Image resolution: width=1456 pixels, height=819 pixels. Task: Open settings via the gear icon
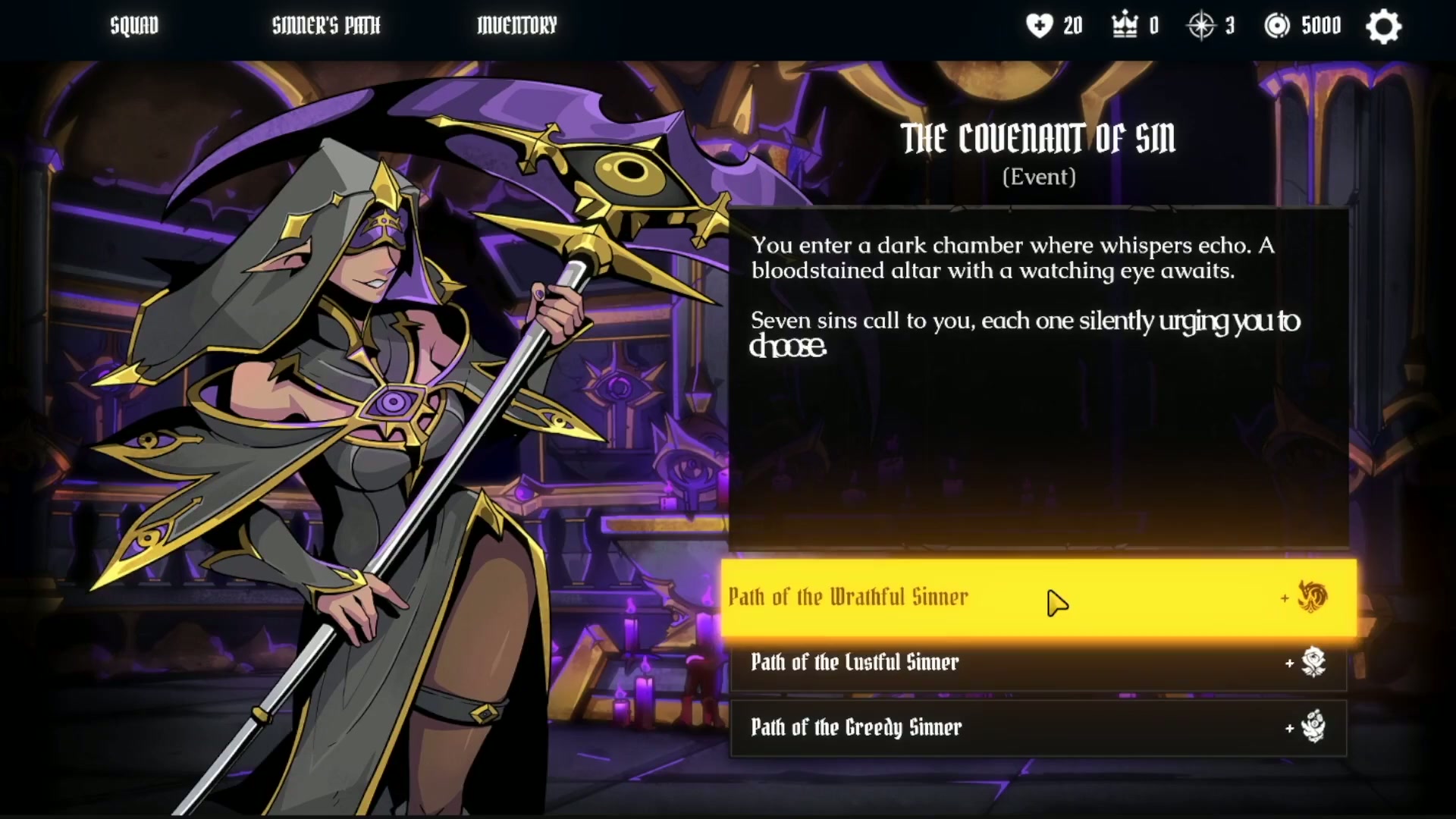tap(1383, 26)
